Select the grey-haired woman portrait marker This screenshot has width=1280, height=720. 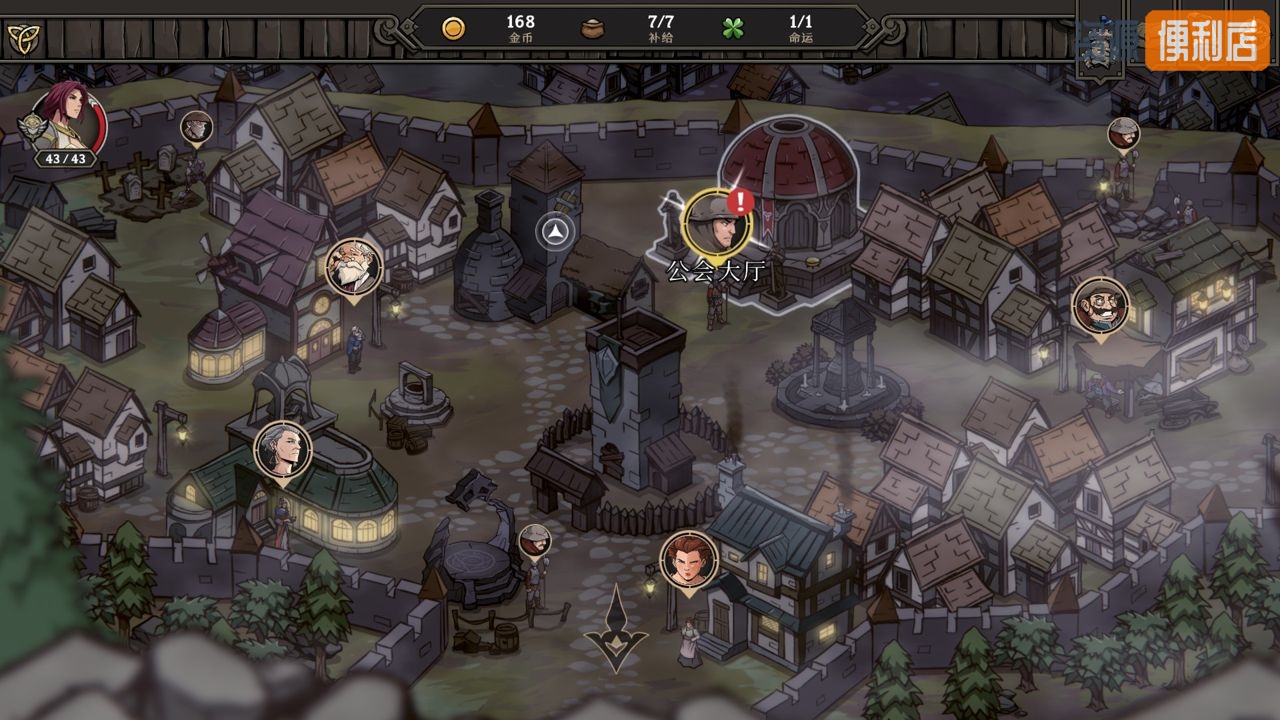coord(283,451)
